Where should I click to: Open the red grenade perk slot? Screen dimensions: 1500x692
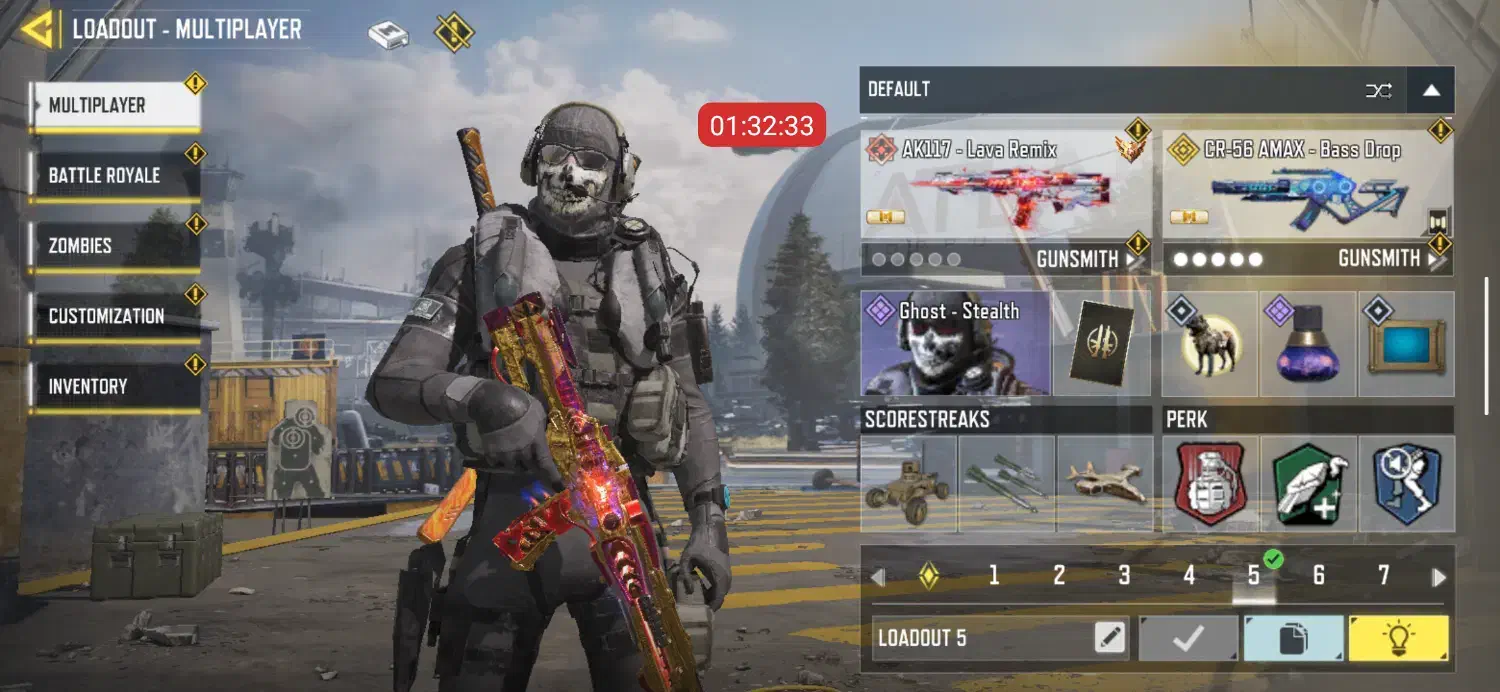pyautogui.click(x=1210, y=483)
